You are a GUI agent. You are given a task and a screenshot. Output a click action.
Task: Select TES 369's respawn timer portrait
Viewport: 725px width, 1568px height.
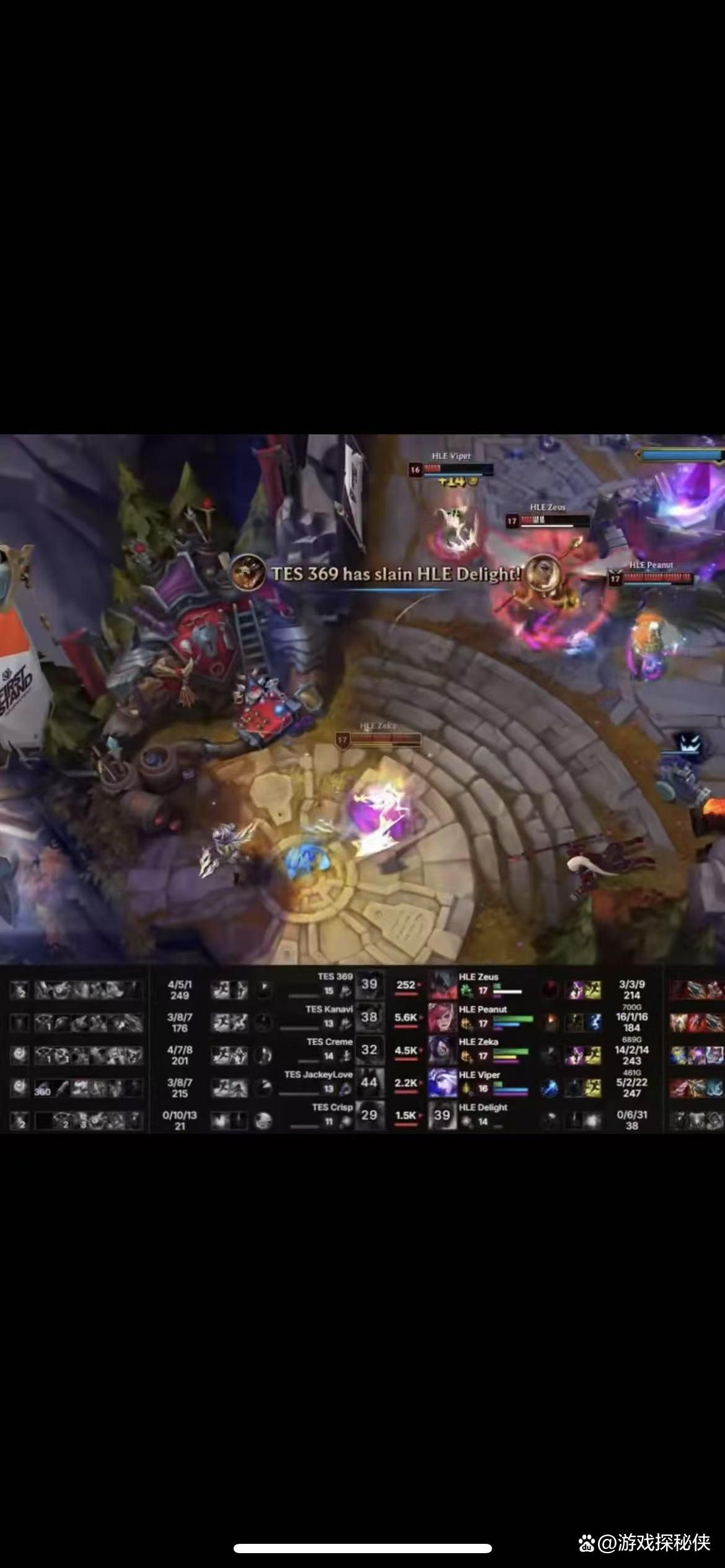(x=369, y=985)
